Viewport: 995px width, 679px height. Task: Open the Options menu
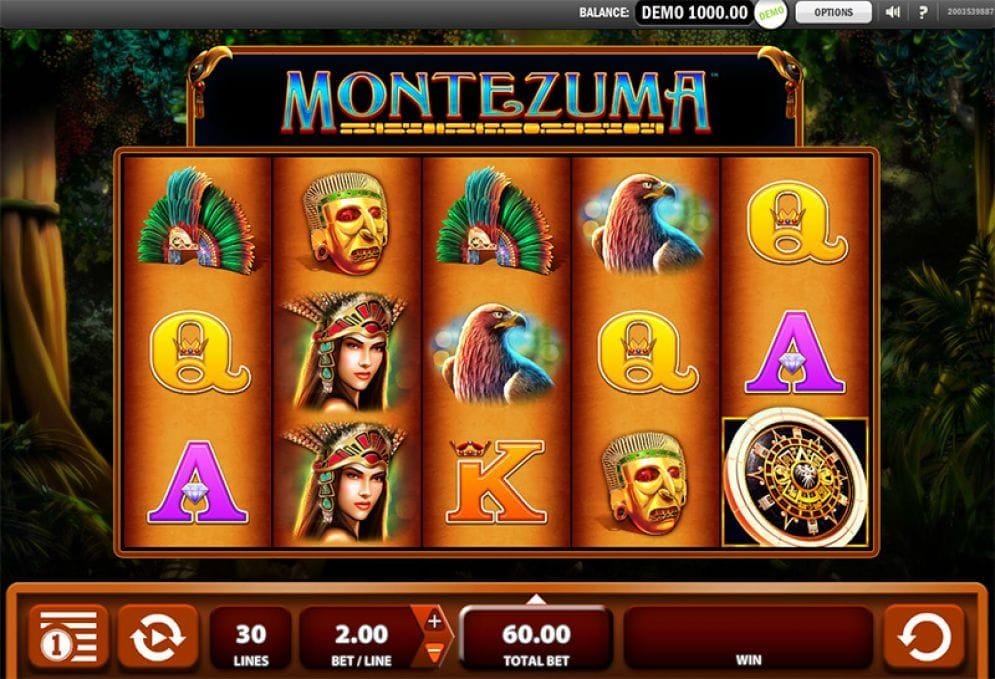[x=832, y=13]
